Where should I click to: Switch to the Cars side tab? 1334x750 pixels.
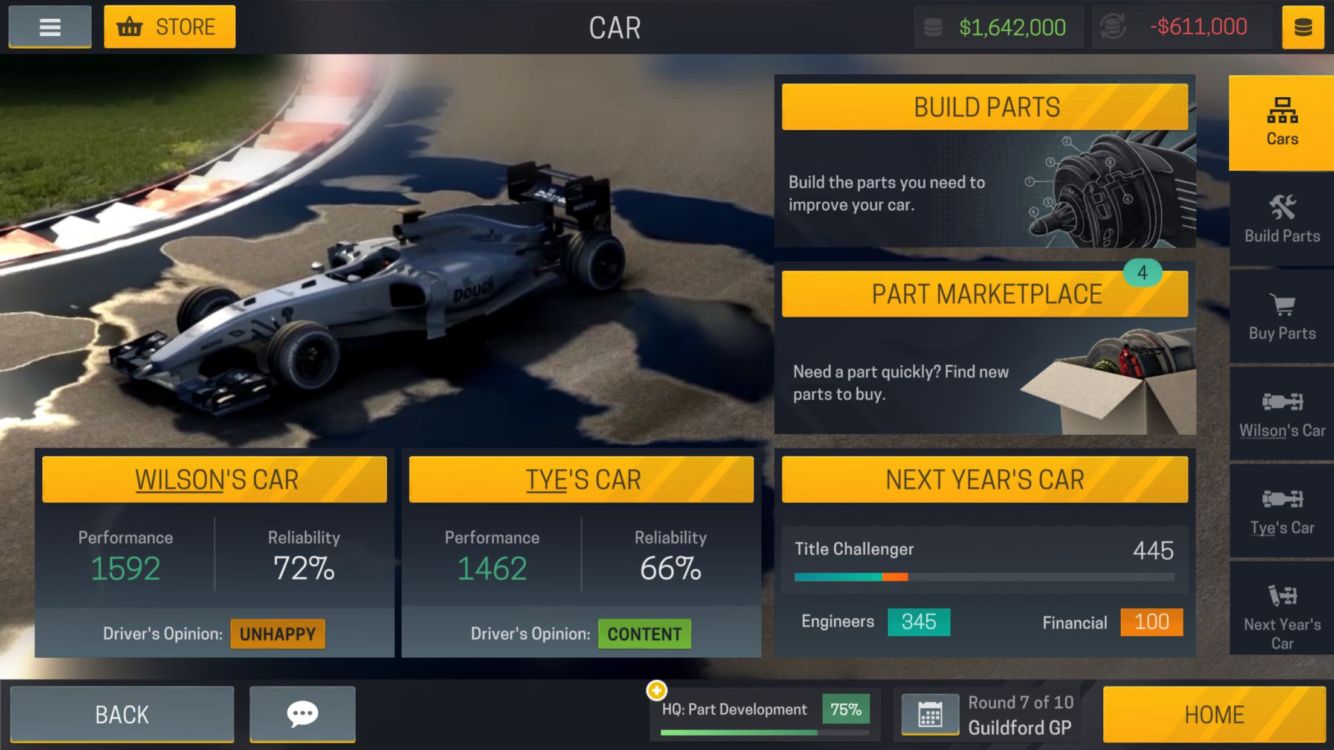click(x=1281, y=123)
